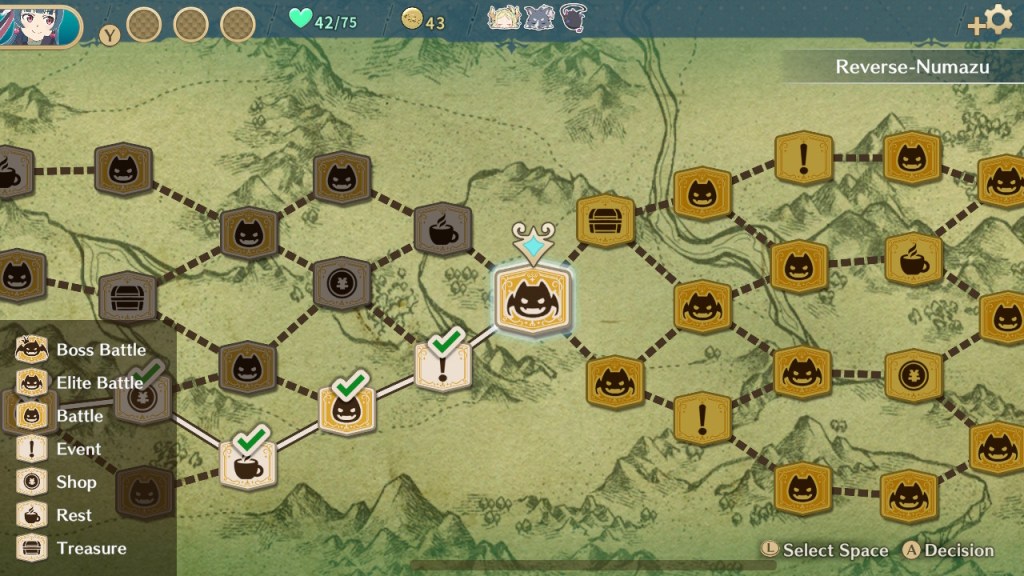Click the character portrait
This screenshot has width=1024, height=576.
40,25
